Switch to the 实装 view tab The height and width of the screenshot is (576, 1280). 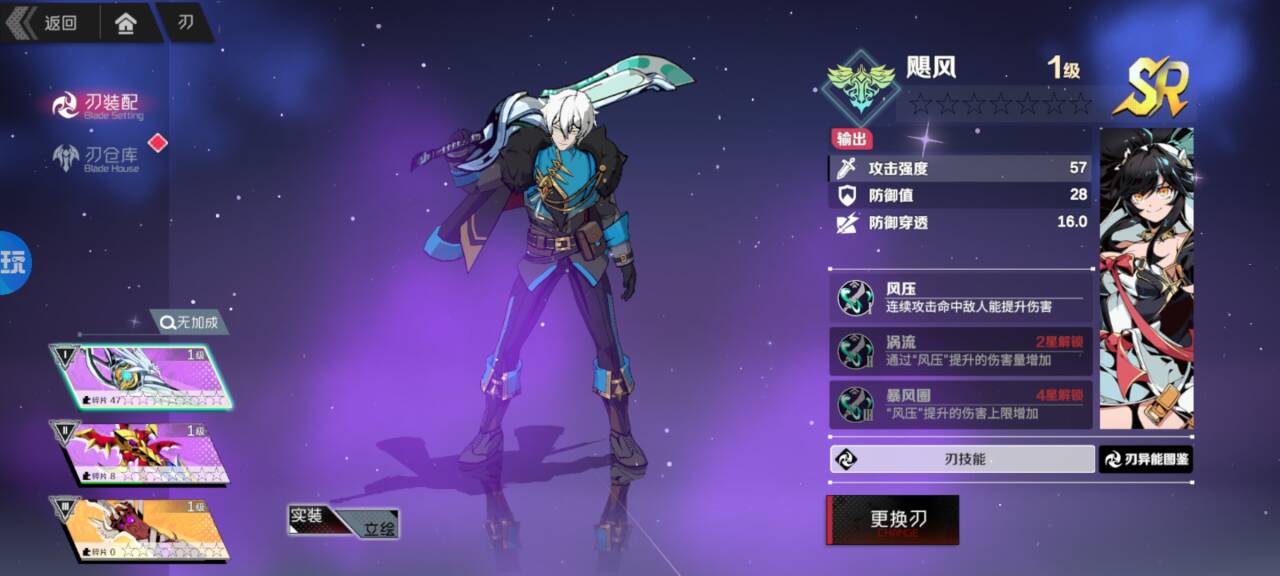[x=309, y=517]
